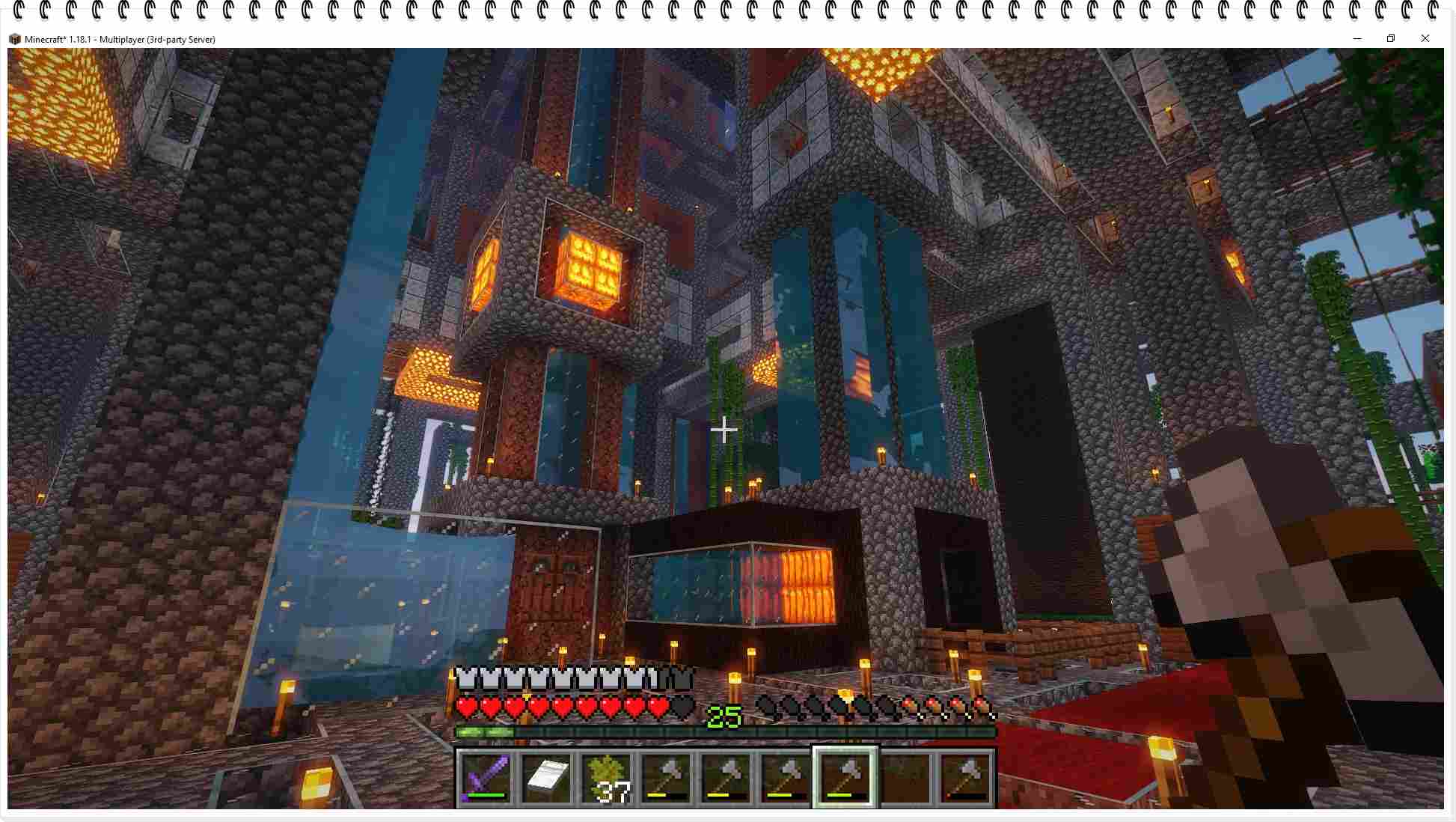The image size is (1456, 822).
Task: Click the title bar text reading Multiplayer 3rd-party Server
Action: tap(157, 39)
